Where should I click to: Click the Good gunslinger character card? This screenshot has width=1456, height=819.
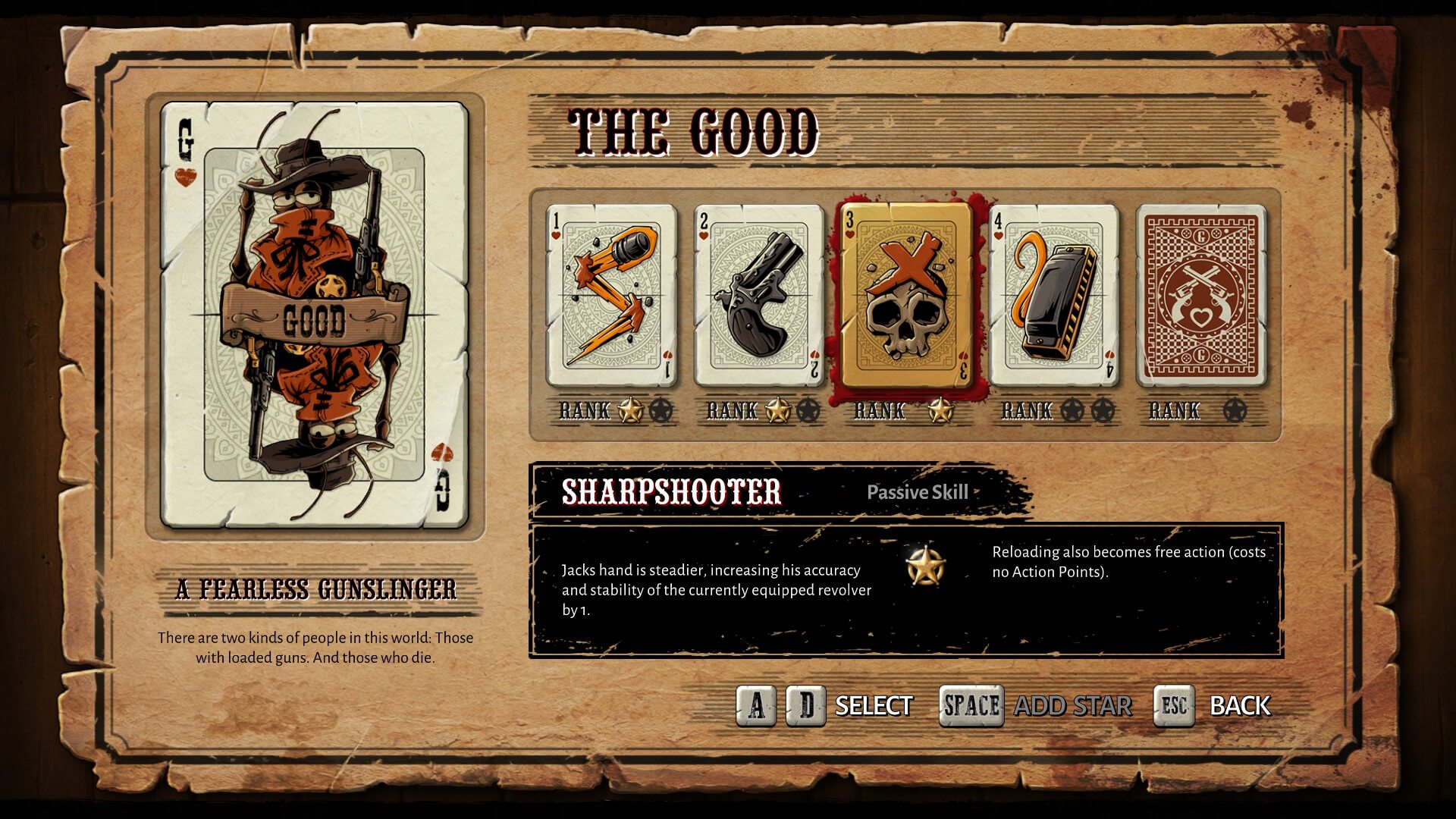(x=314, y=315)
